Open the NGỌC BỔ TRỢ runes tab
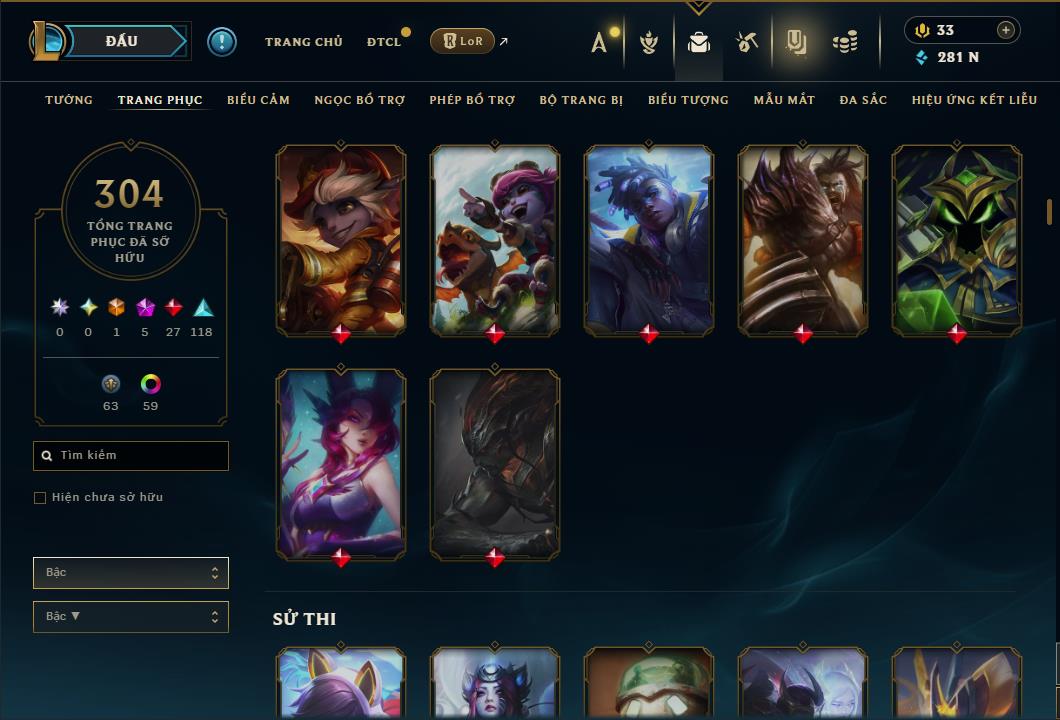This screenshot has width=1060, height=720. coord(359,100)
